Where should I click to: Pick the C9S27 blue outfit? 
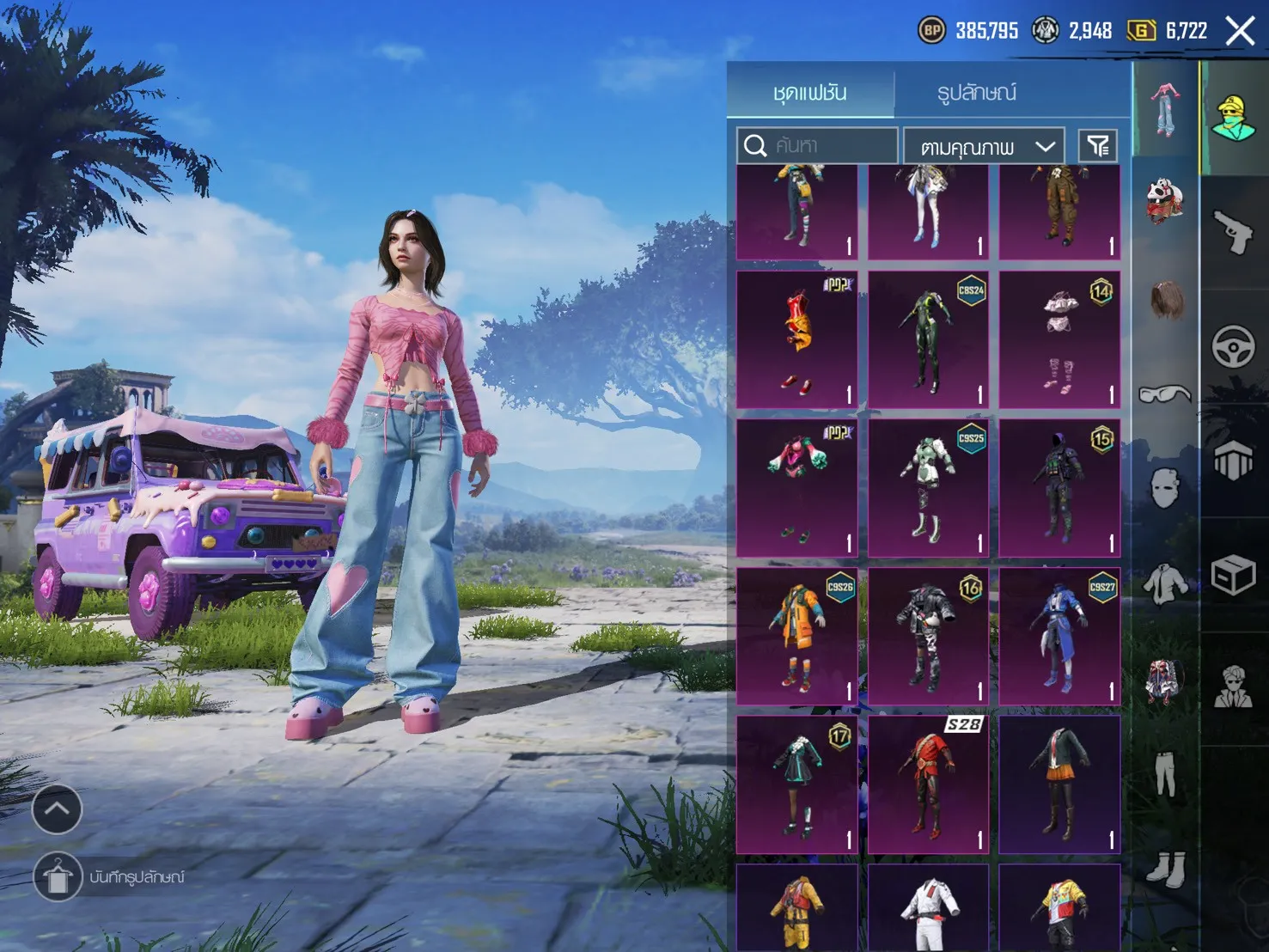click(x=1060, y=636)
